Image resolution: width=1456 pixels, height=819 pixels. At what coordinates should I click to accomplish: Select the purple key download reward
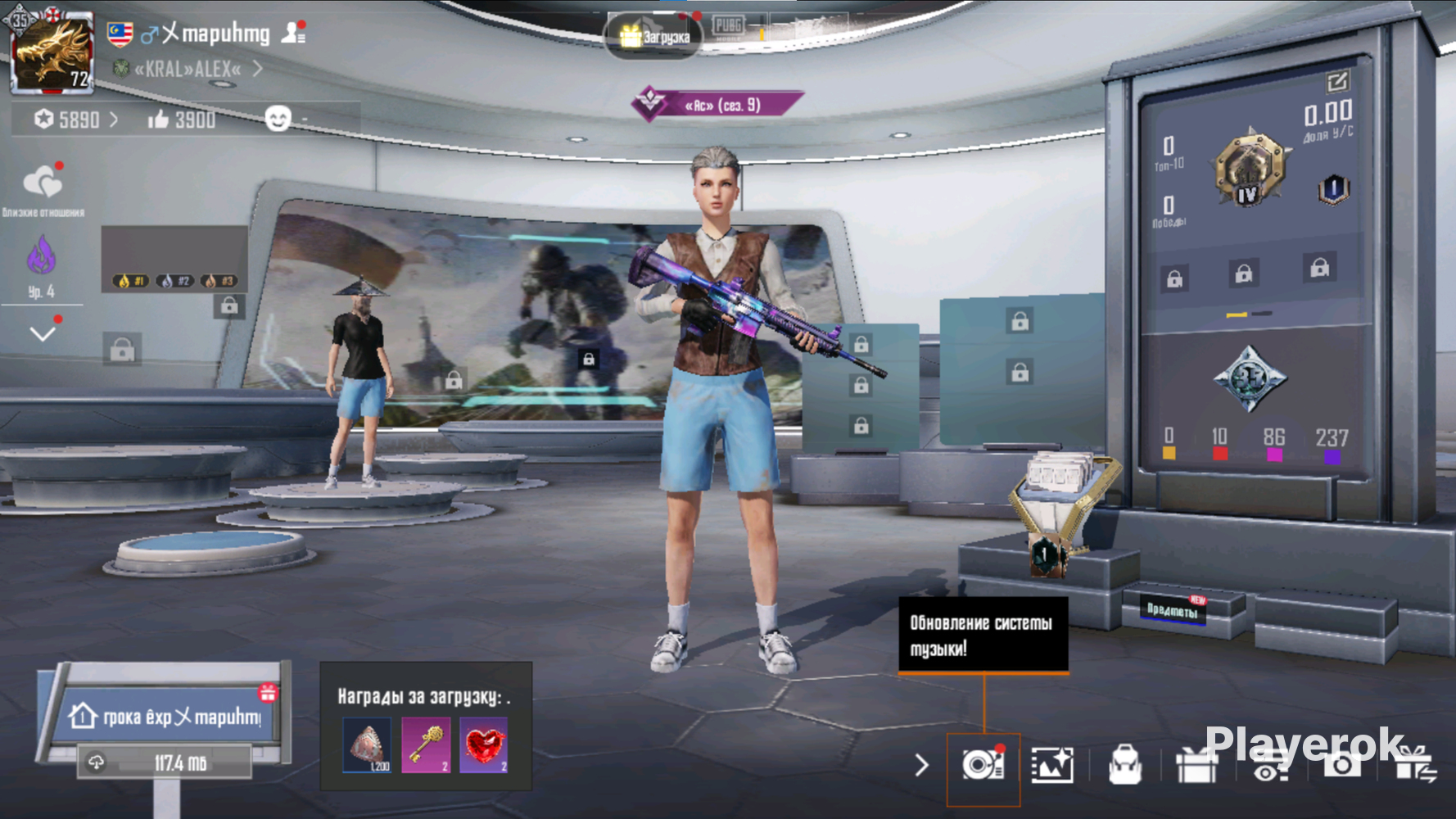coord(426,744)
